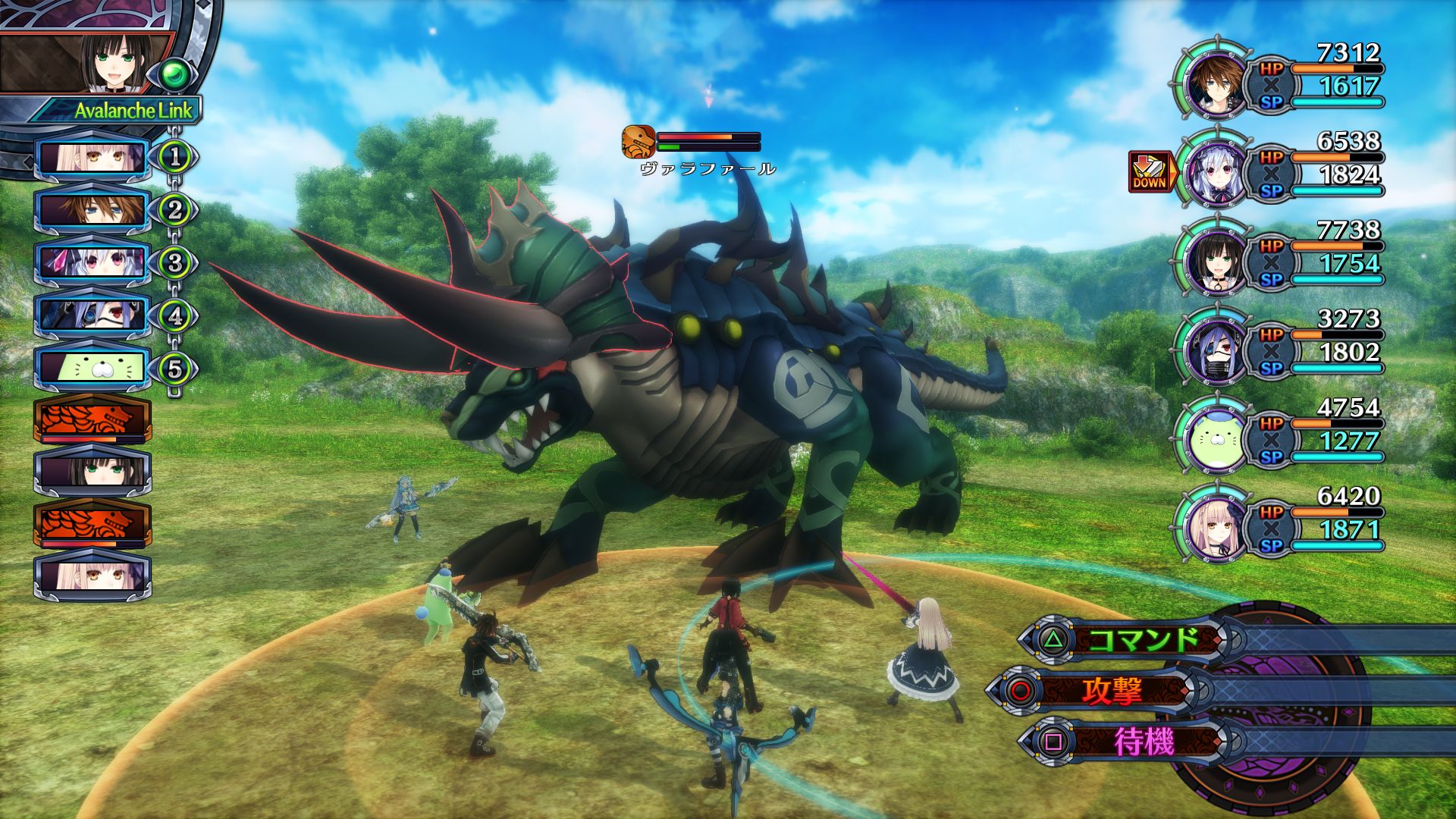Pick the green creature turn slot number 5
This screenshot has height=819, width=1456.
(92, 369)
